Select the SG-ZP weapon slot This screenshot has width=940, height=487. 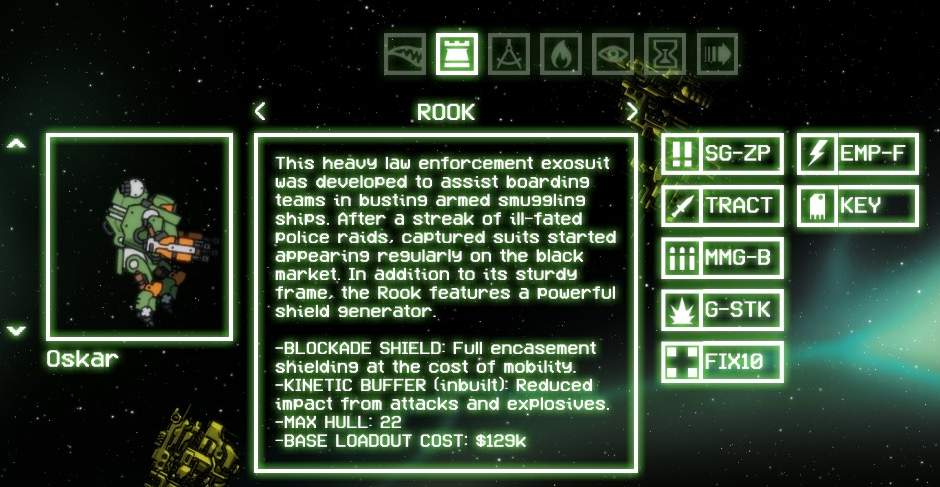pos(721,154)
